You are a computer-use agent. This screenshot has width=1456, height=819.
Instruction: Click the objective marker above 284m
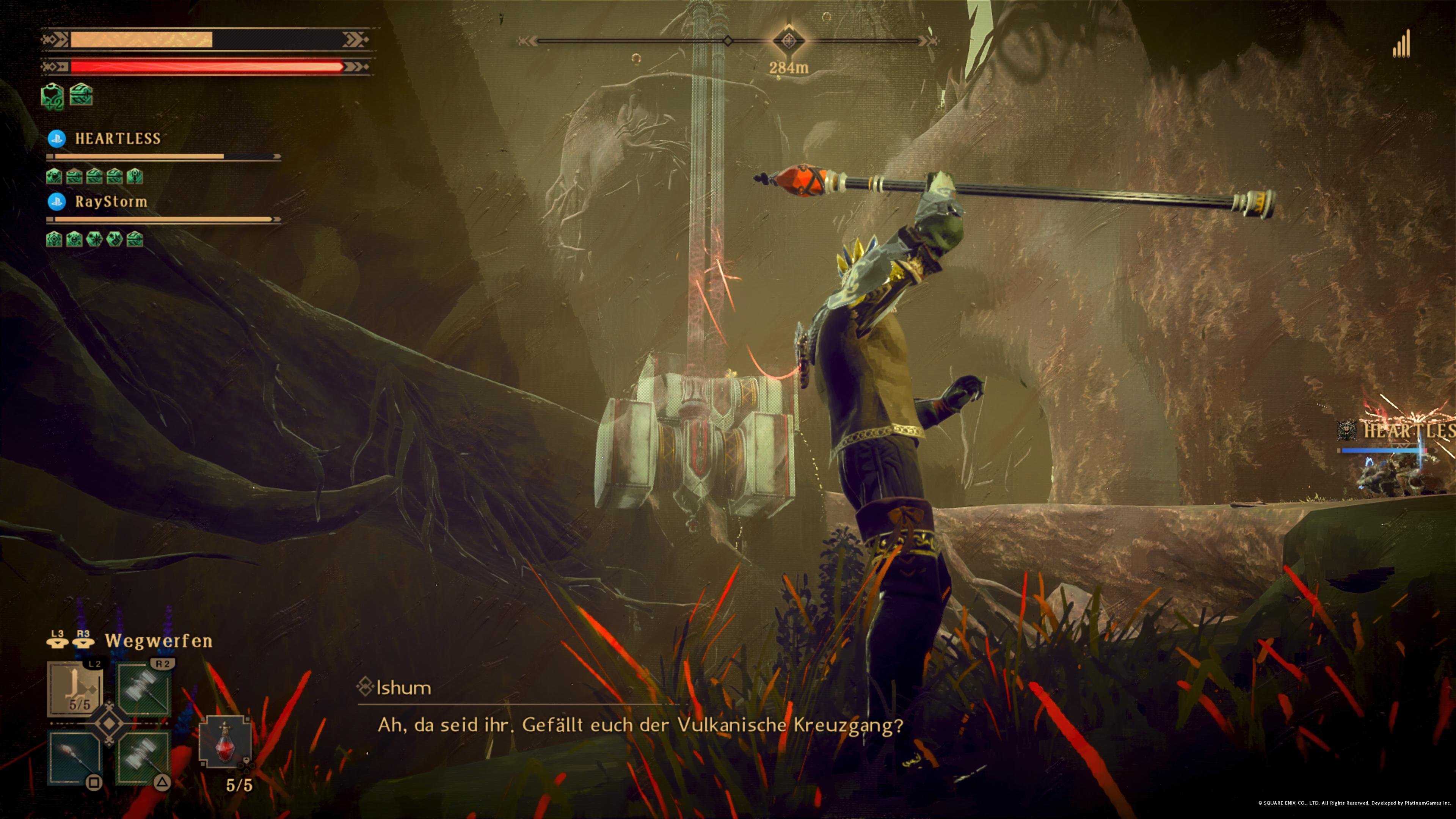click(x=788, y=40)
